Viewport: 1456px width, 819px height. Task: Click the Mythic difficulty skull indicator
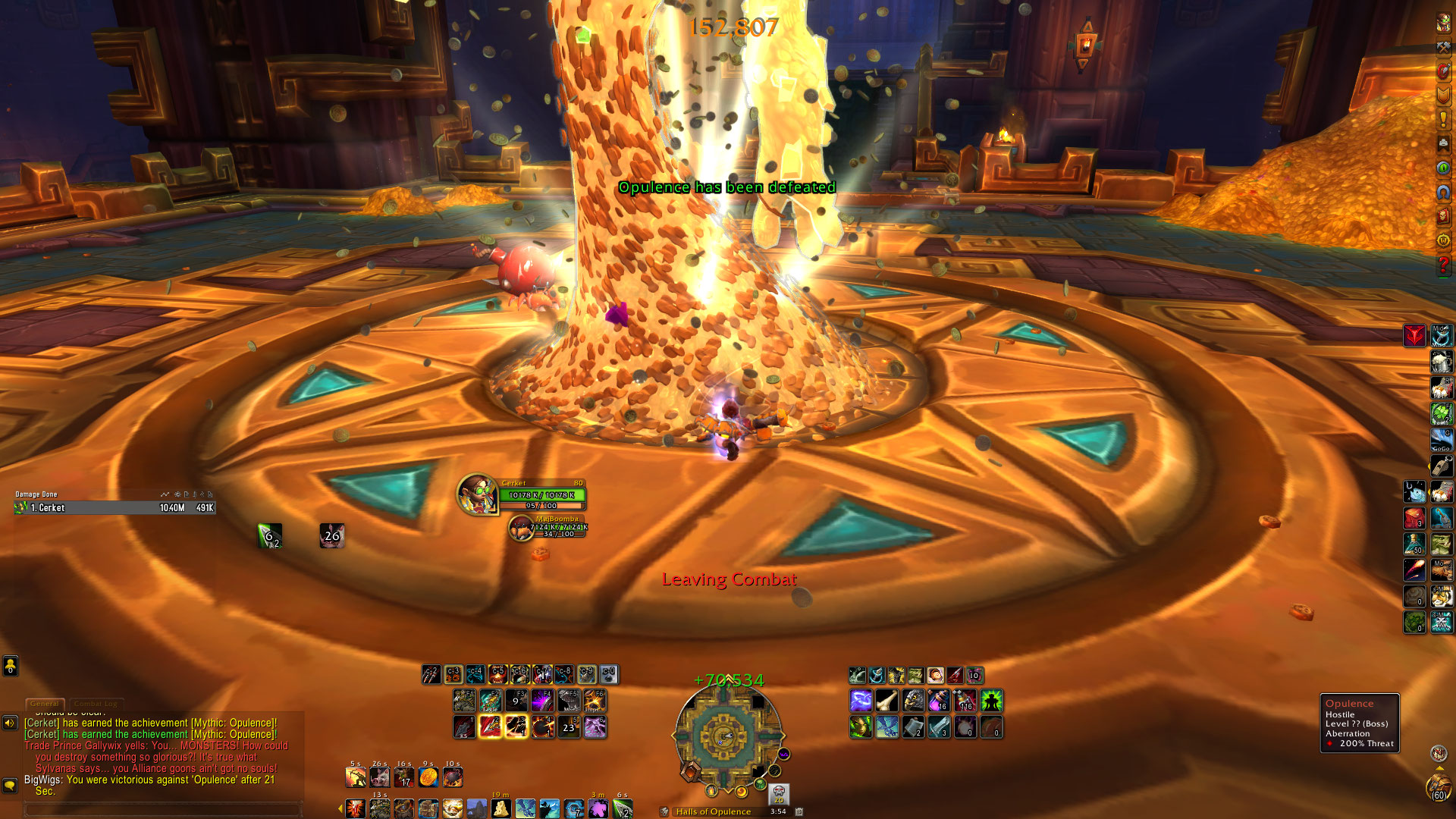(779, 794)
